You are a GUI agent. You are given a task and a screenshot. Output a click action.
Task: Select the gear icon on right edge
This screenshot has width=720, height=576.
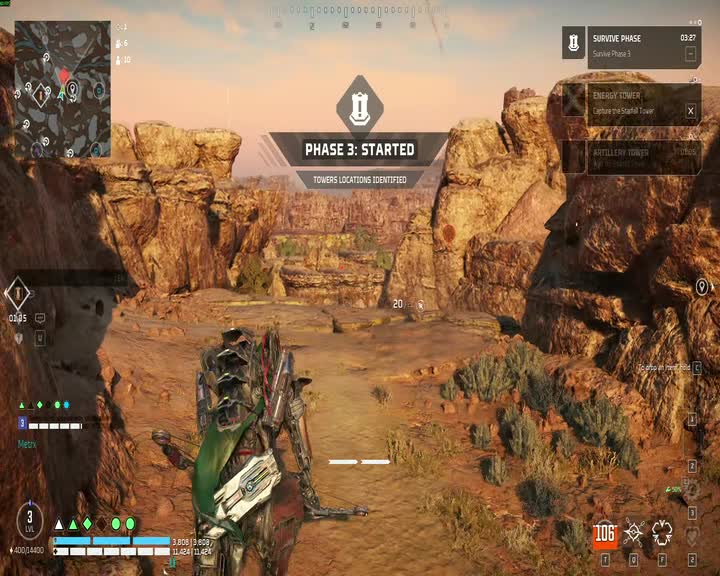pyautogui.click(x=691, y=491)
